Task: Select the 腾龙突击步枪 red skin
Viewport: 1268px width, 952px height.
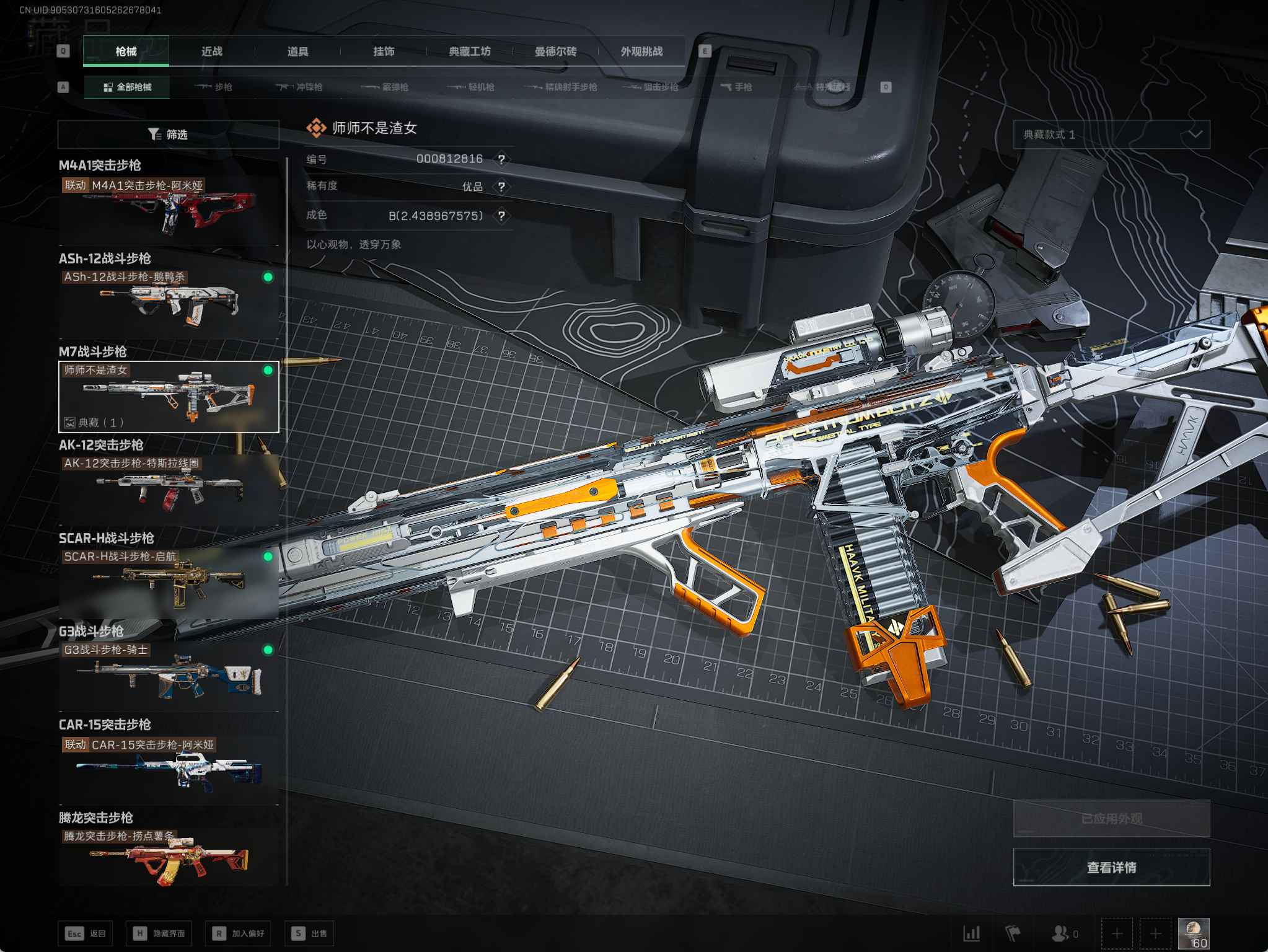Action: coord(169,858)
